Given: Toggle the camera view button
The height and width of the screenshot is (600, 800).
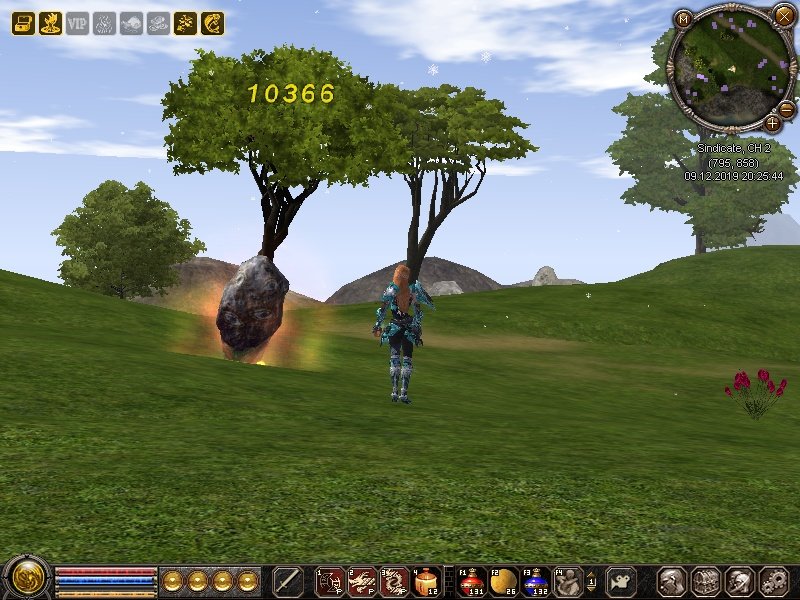Looking at the screenshot, I should click(x=621, y=580).
